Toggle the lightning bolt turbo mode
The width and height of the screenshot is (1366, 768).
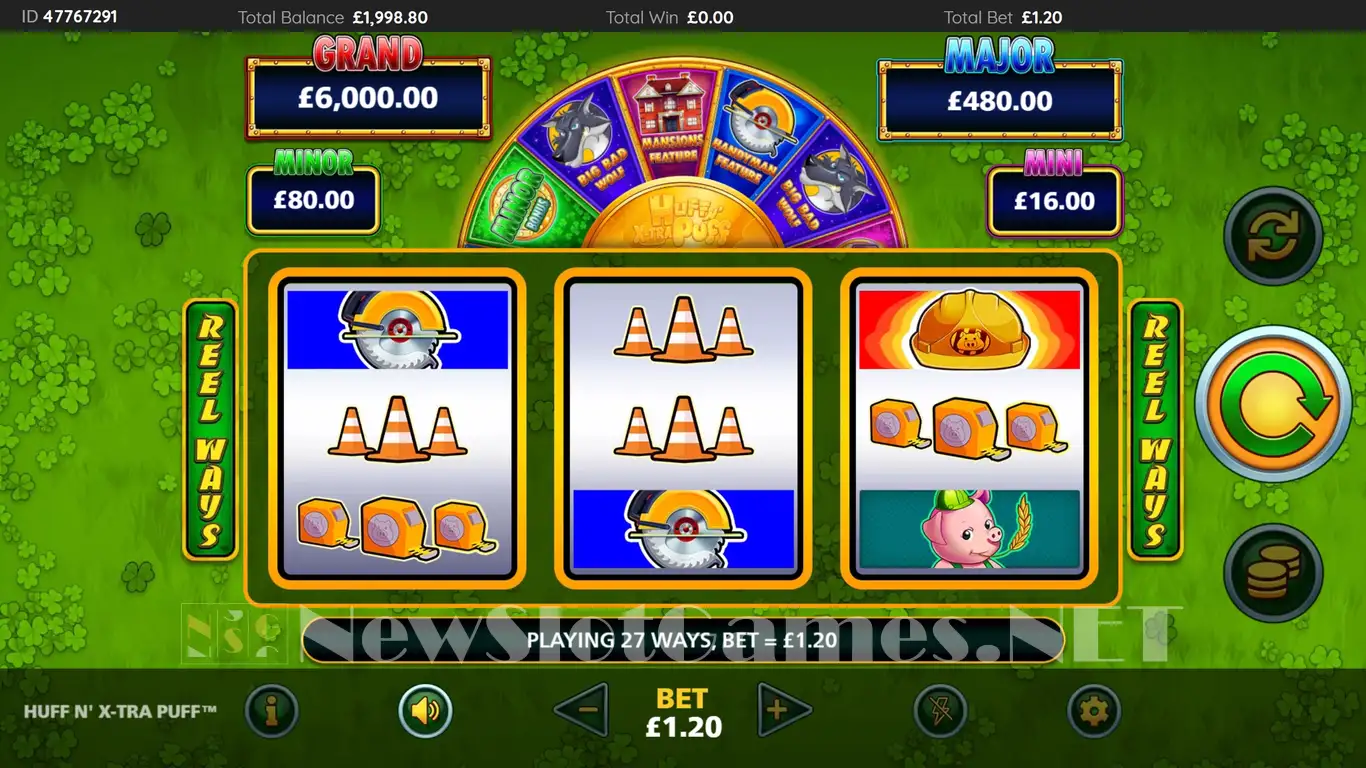pos(939,711)
